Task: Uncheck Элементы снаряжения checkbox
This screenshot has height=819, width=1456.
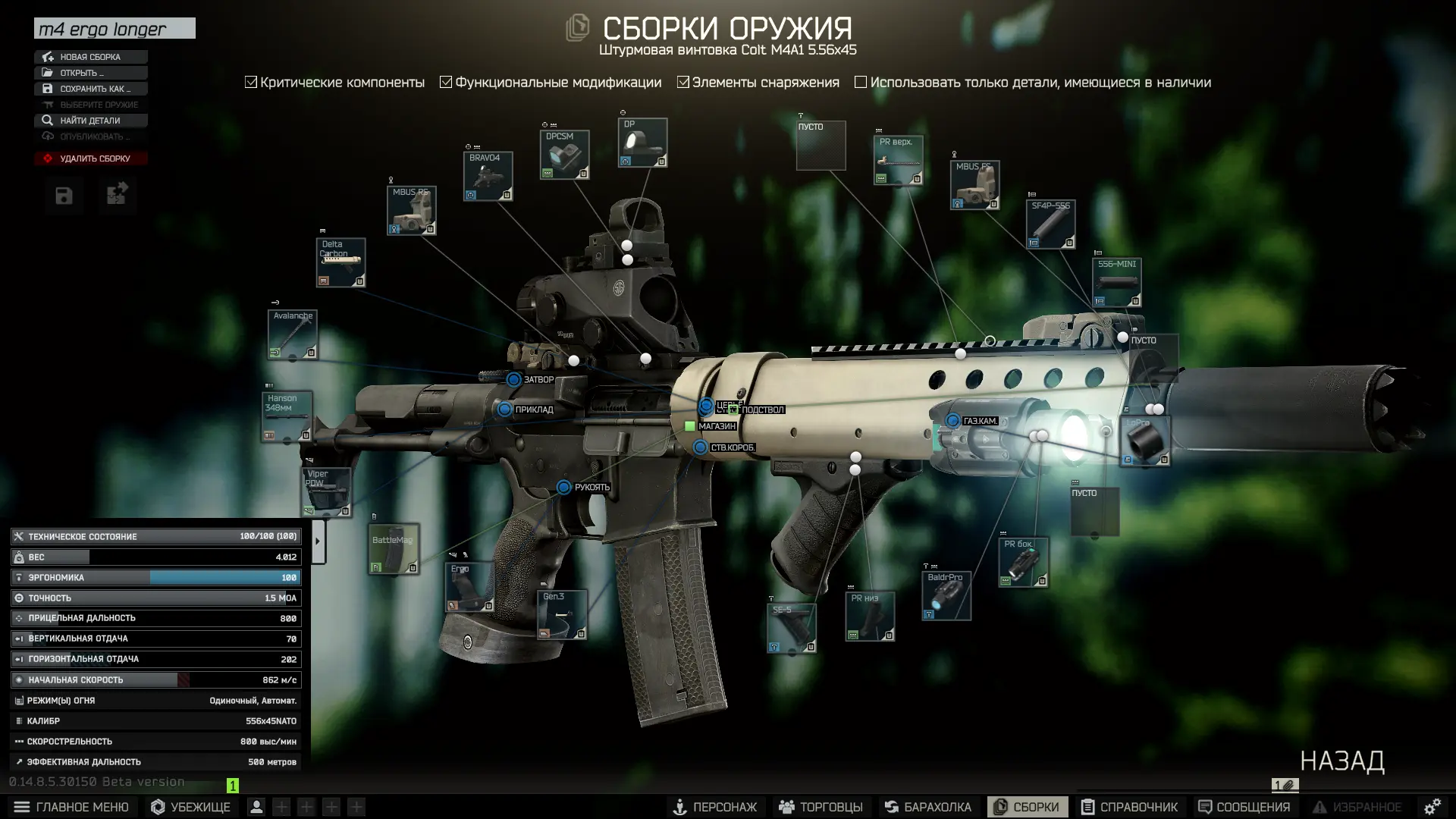Action: (683, 82)
